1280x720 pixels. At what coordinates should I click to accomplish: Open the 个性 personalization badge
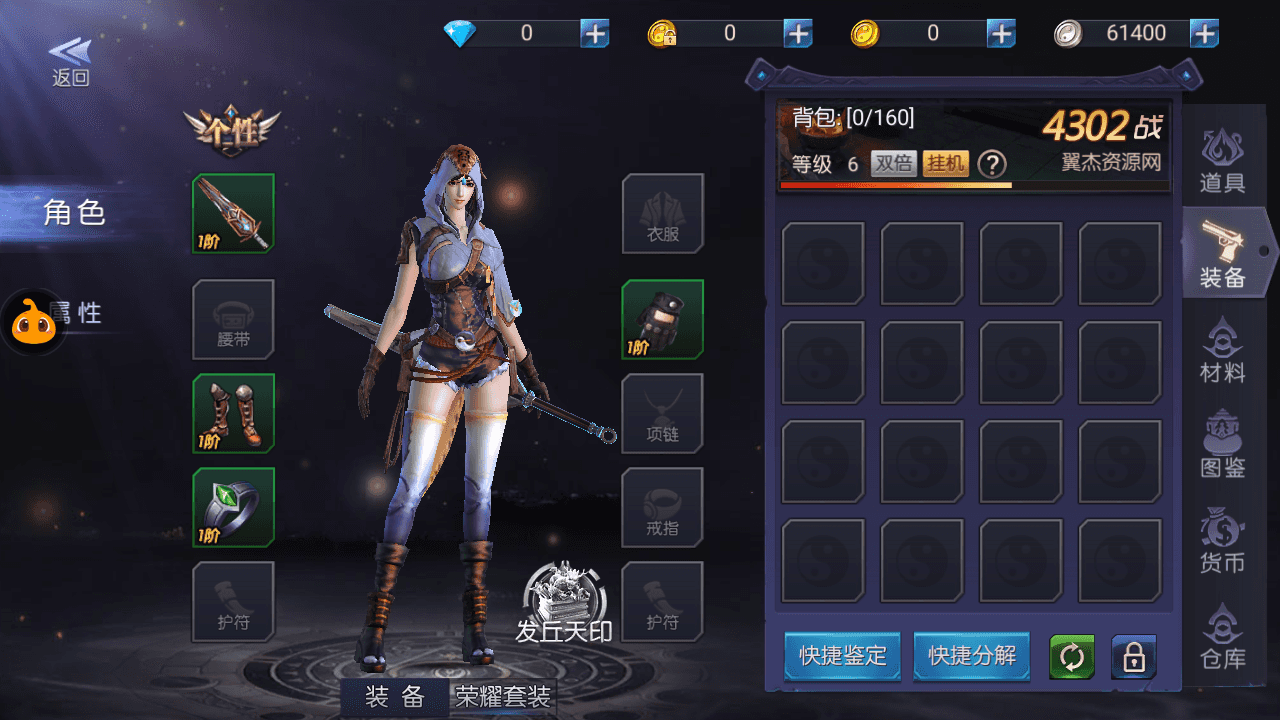[232, 131]
